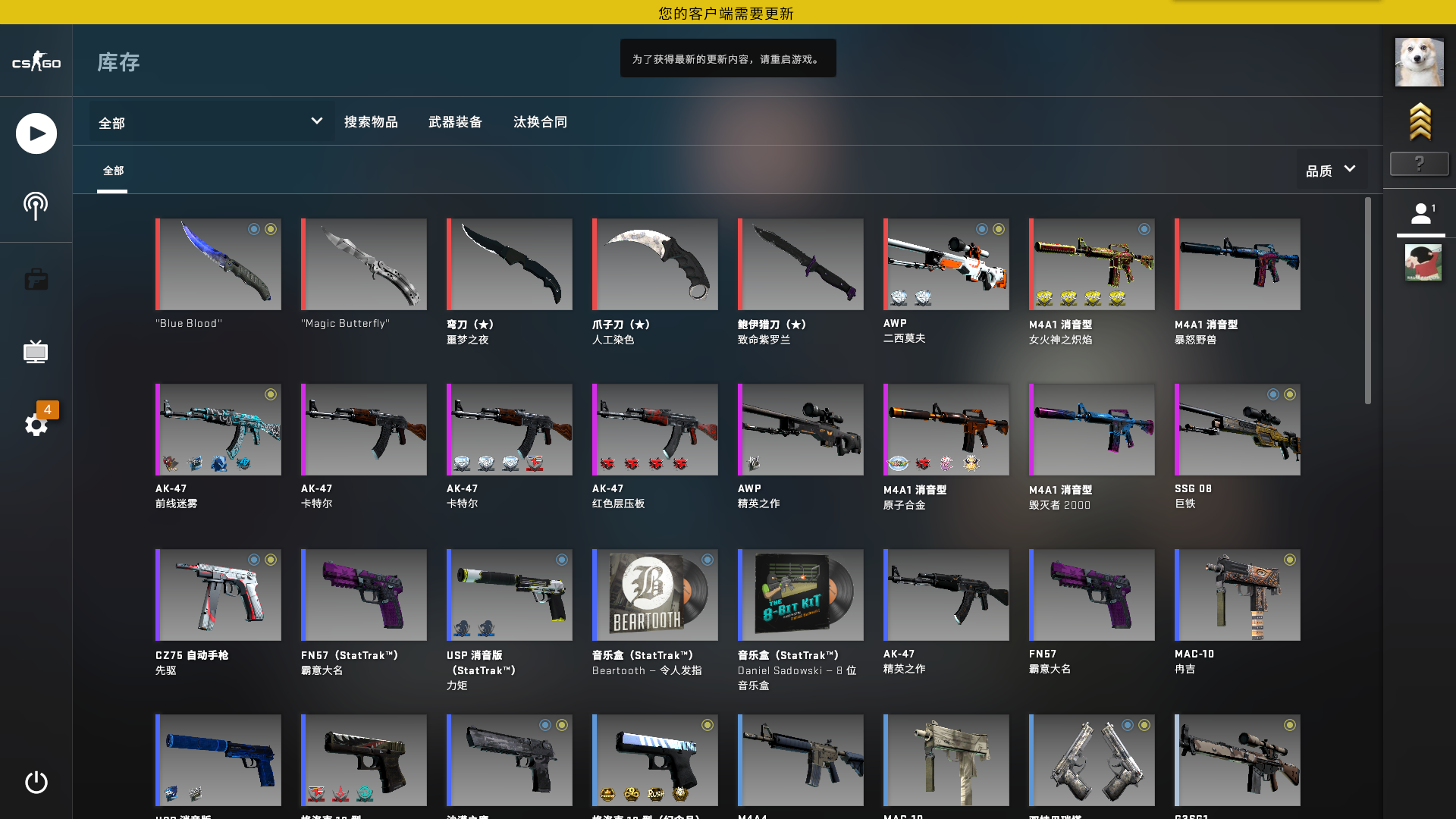Screen dimensions: 1456x819
Task: Open the play/start game panel
Action: click(36, 133)
